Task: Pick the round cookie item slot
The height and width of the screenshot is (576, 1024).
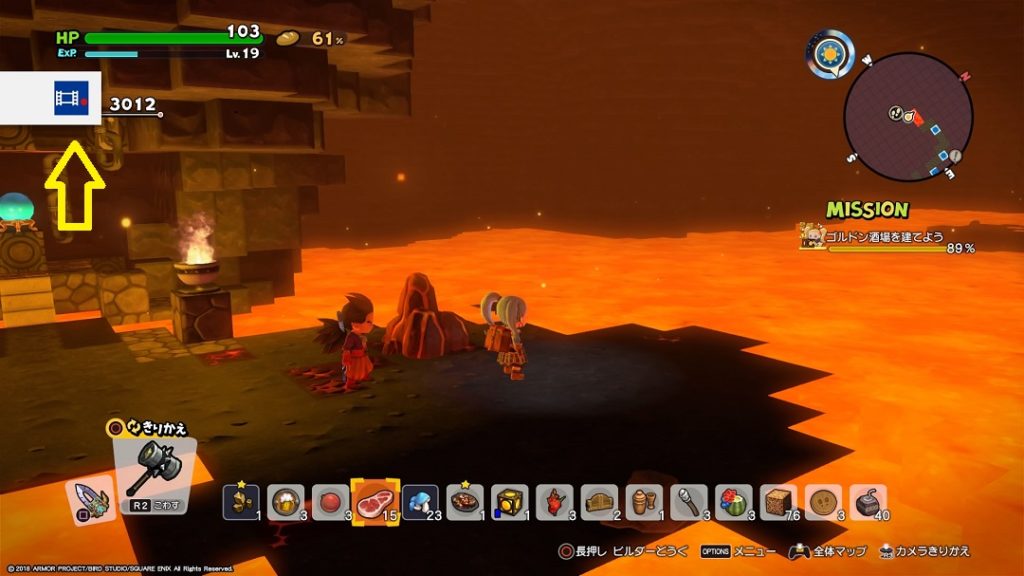Action: 825,501
